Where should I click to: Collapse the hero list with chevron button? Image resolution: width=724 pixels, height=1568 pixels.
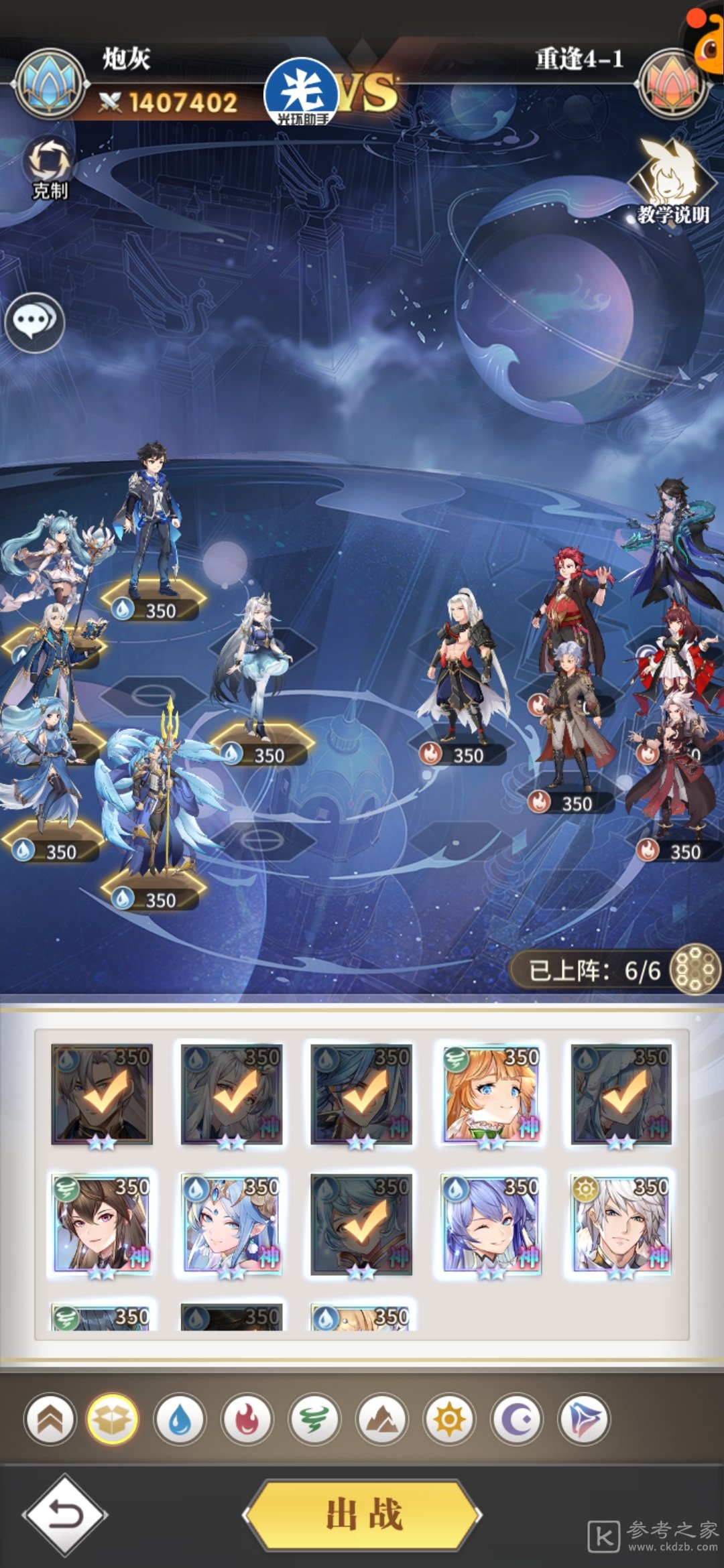50,1419
